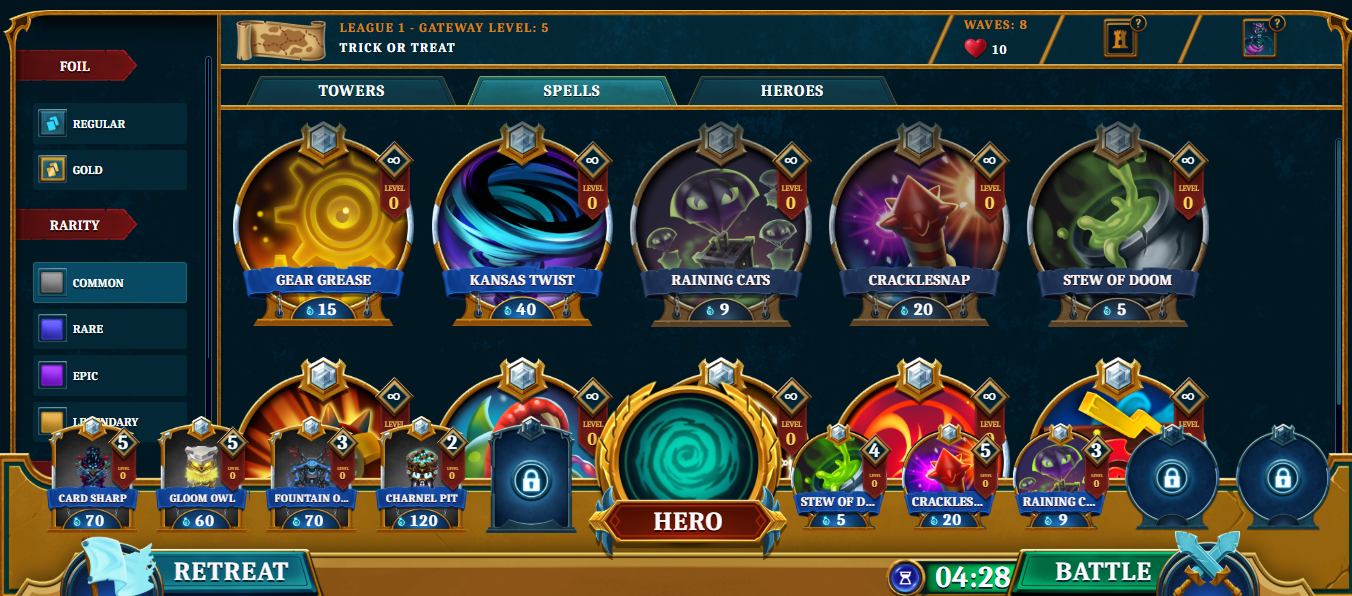Toggle the Regular foil filter
Image resolution: width=1352 pixels, height=596 pixels.
pos(110,124)
